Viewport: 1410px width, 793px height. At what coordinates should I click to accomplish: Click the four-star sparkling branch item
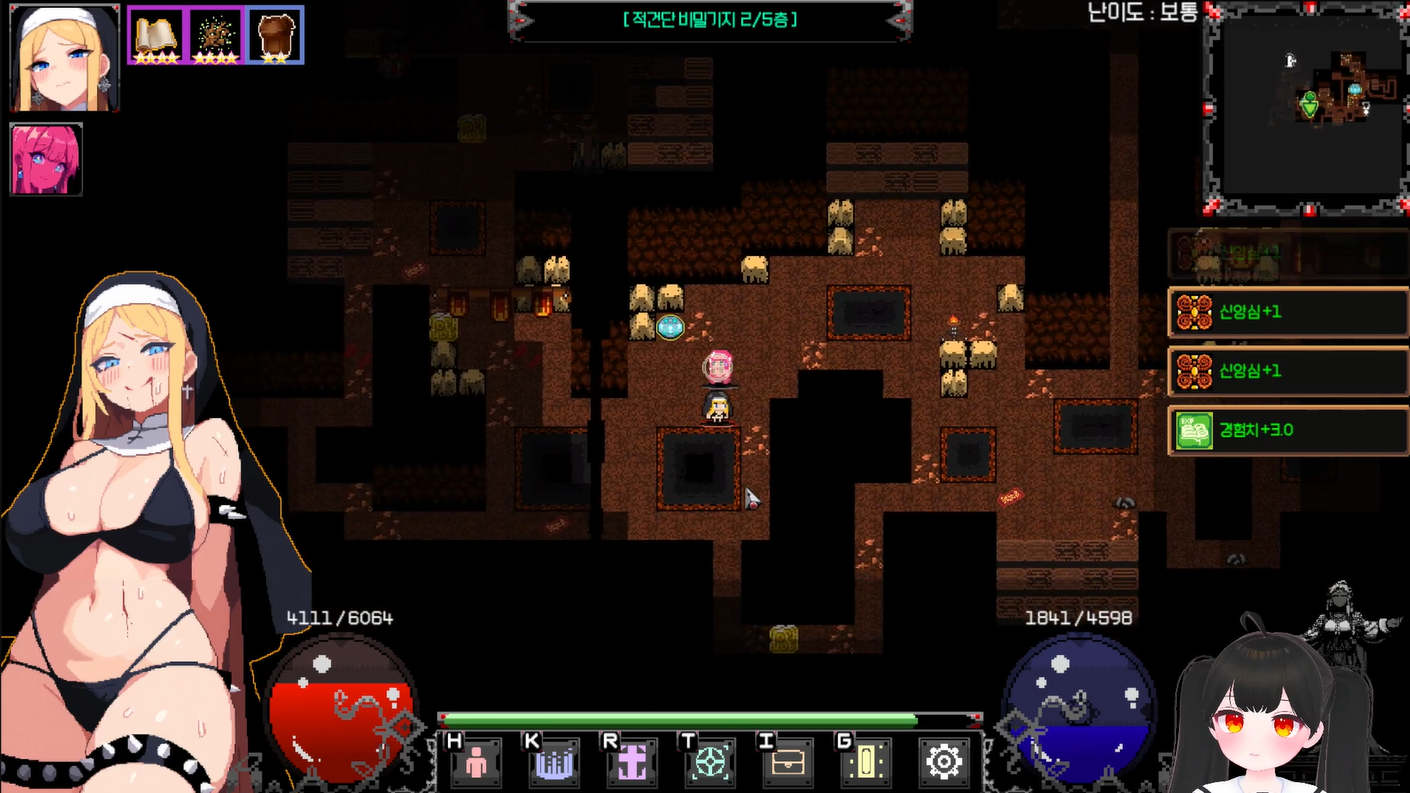point(215,36)
